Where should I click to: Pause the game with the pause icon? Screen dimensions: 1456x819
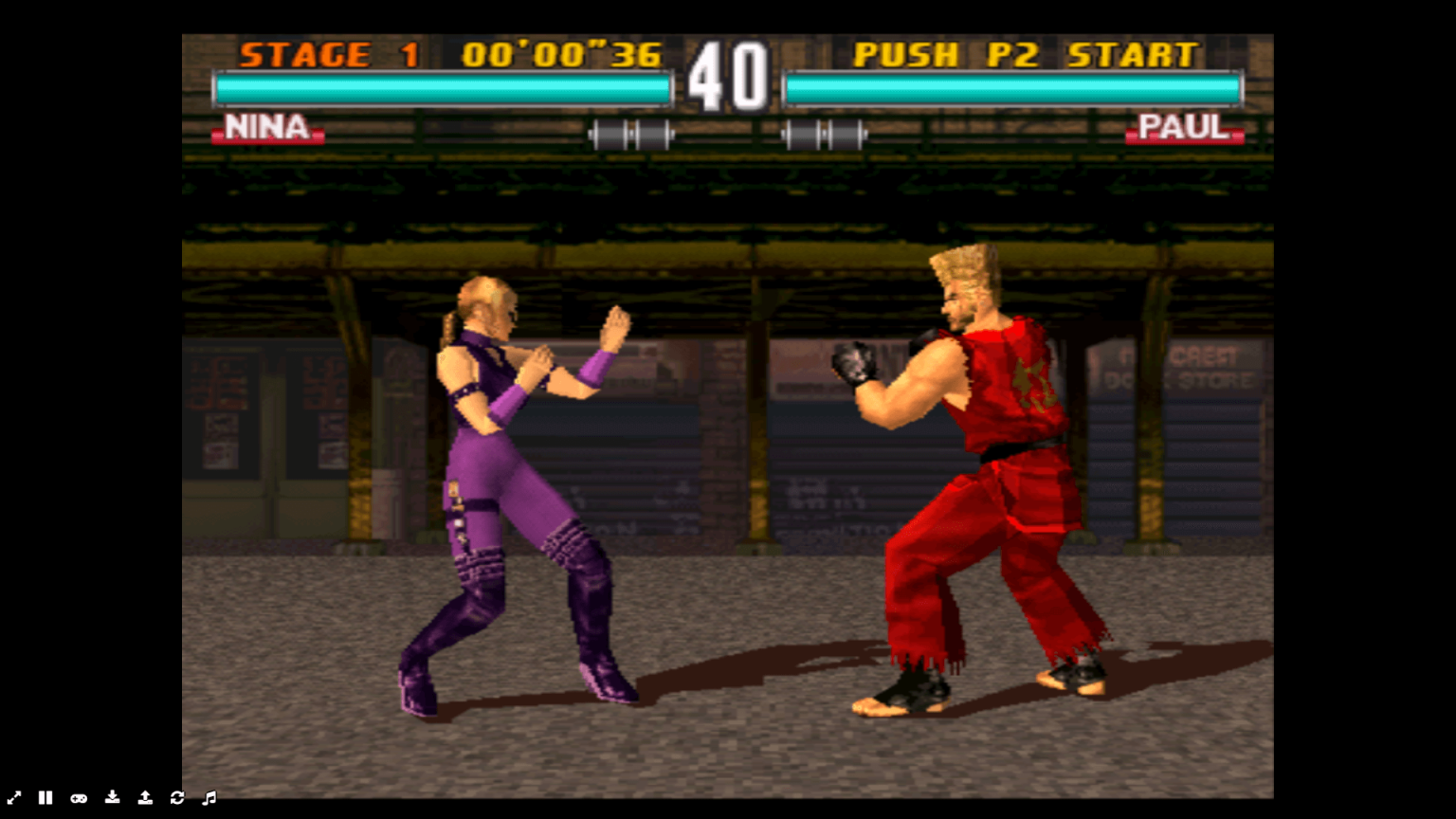(x=45, y=798)
